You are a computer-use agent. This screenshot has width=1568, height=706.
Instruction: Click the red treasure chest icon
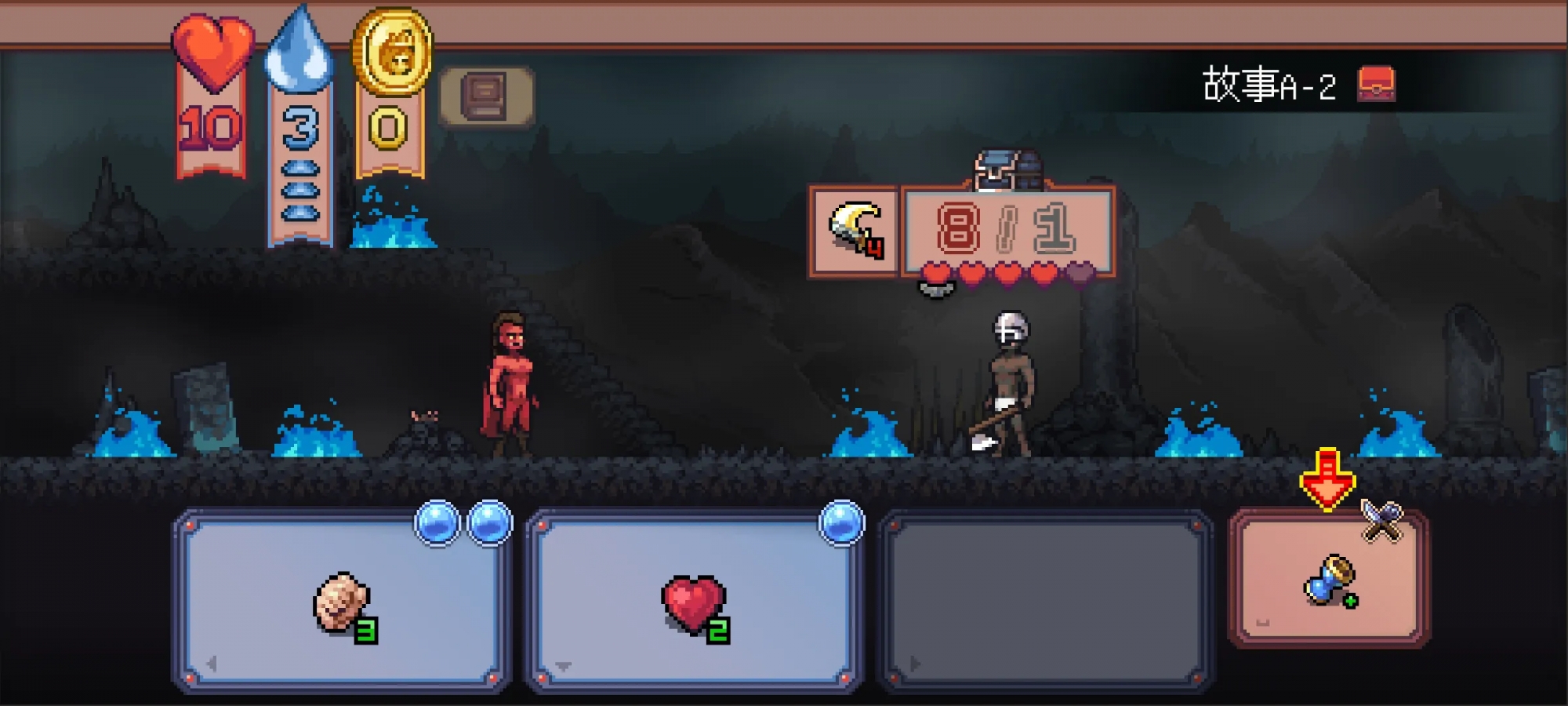[1376, 84]
